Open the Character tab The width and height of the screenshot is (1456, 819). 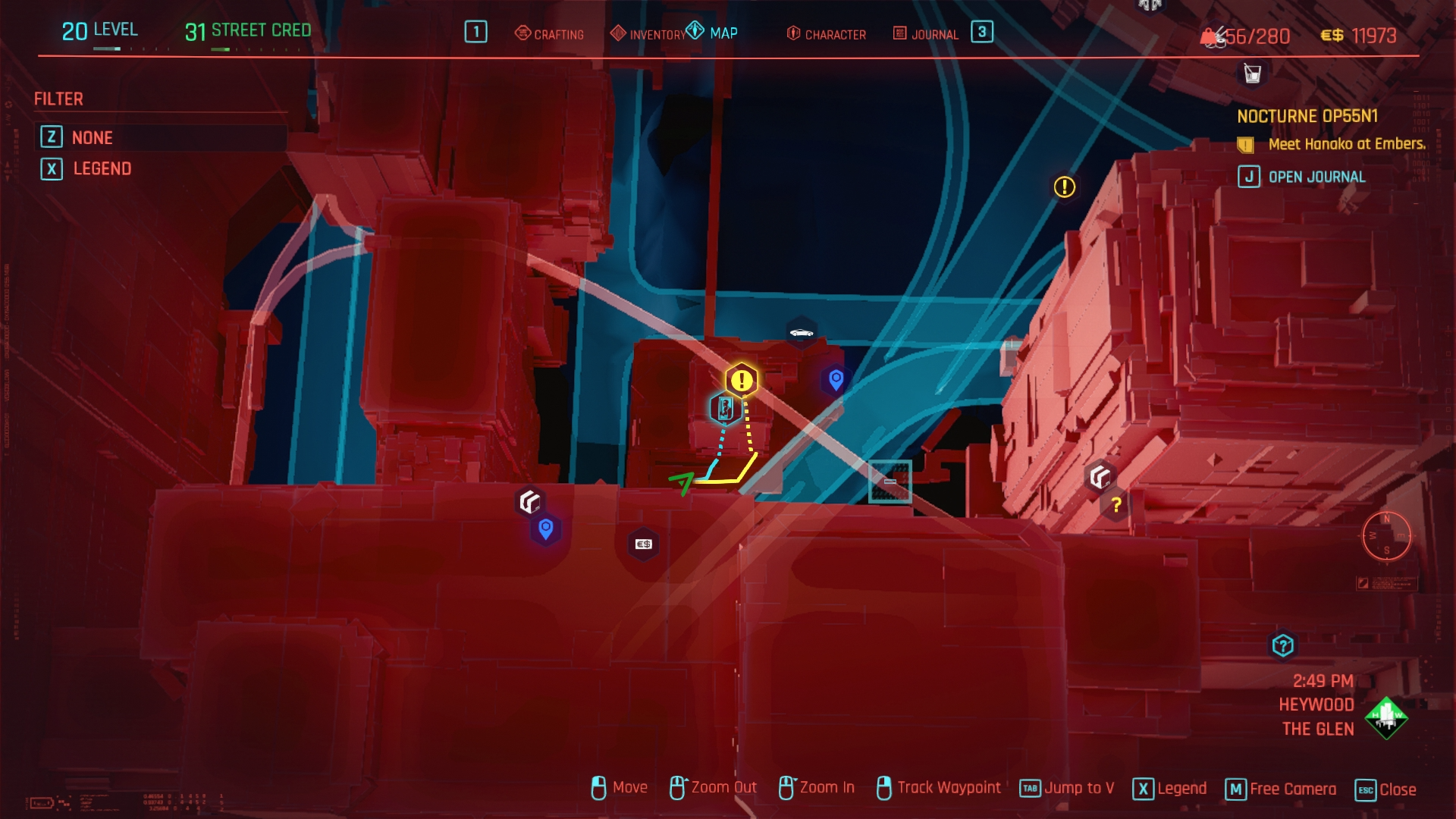827,34
